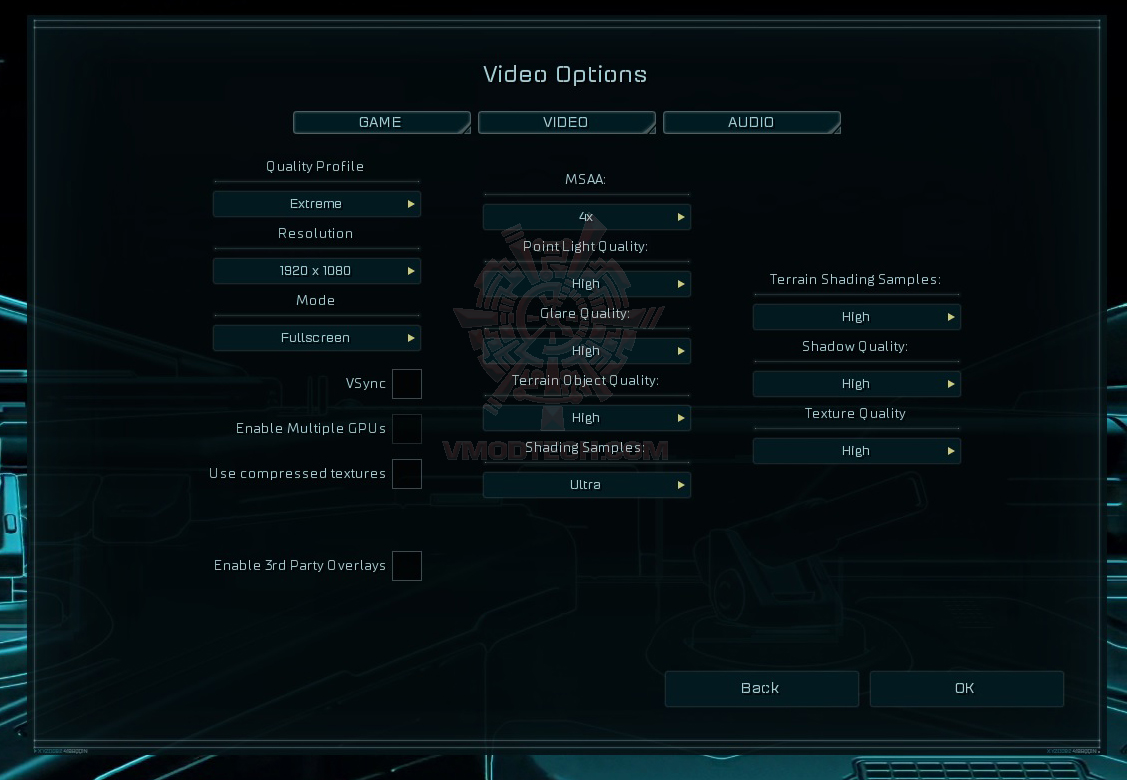Open the Shading Samples dropdown set to Ultra

pyautogui.click(x=586, y=485)
